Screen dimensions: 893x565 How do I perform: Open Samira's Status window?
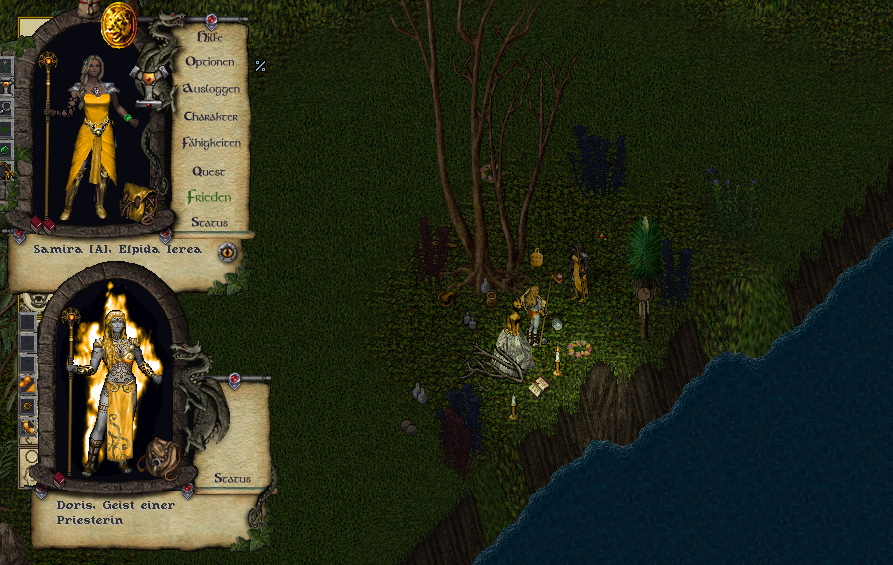(210, 222)
